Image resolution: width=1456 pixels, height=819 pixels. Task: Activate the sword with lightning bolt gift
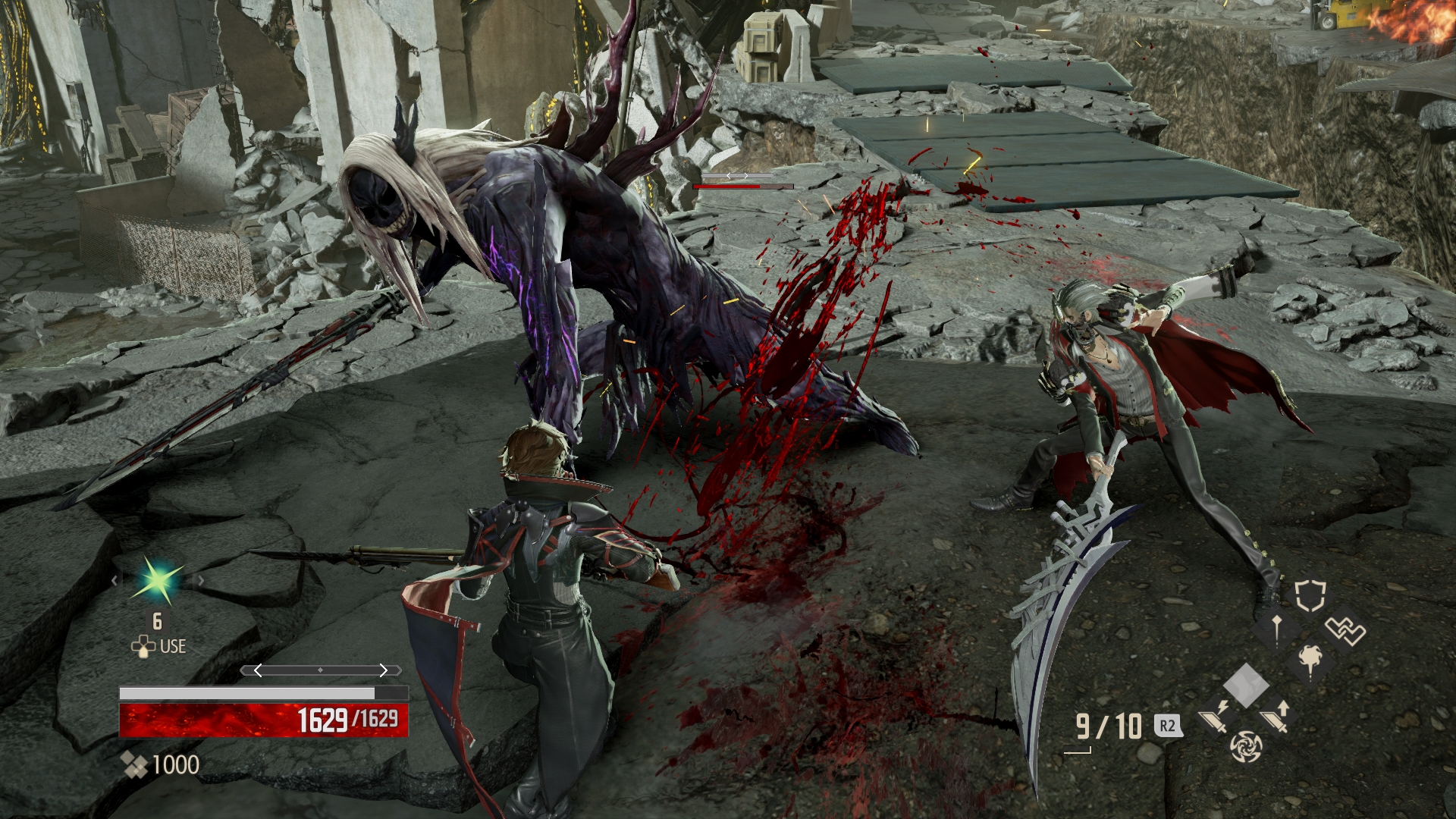[1216, 716]
